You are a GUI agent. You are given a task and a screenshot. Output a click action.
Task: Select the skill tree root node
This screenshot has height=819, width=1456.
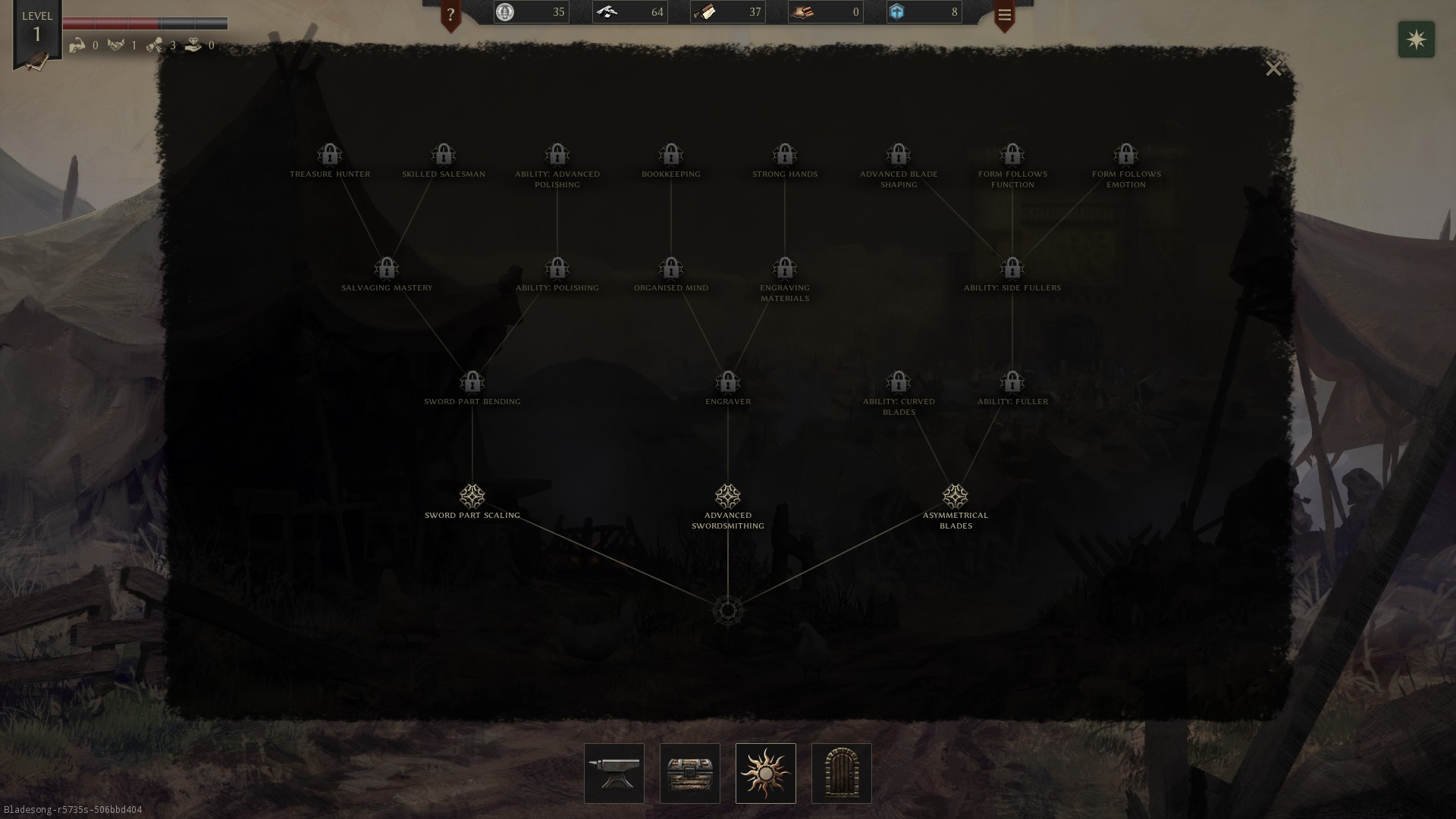tap(728, 610)
